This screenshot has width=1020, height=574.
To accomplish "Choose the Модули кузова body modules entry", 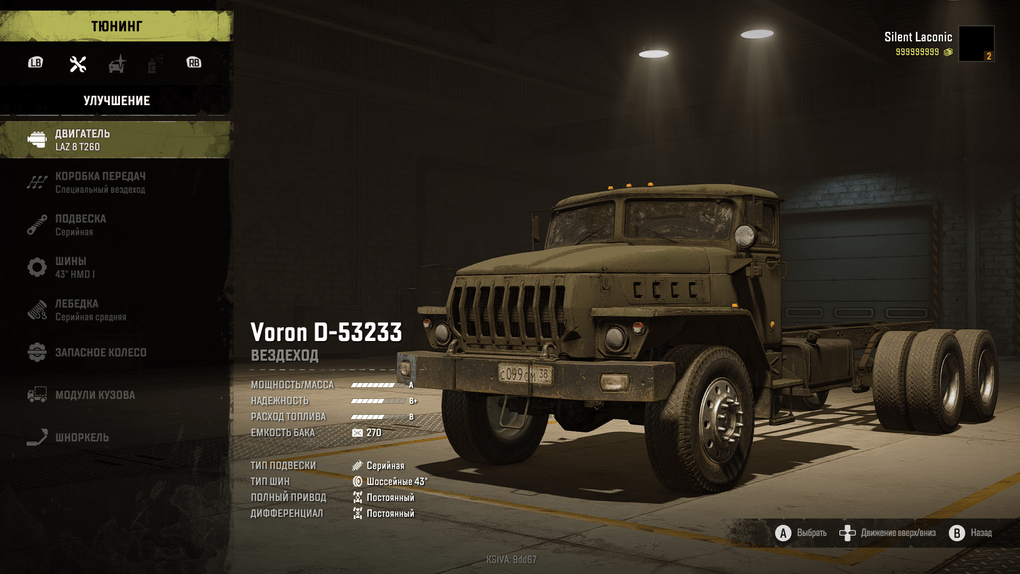I will pyautogui.click(x=115, y=395).
